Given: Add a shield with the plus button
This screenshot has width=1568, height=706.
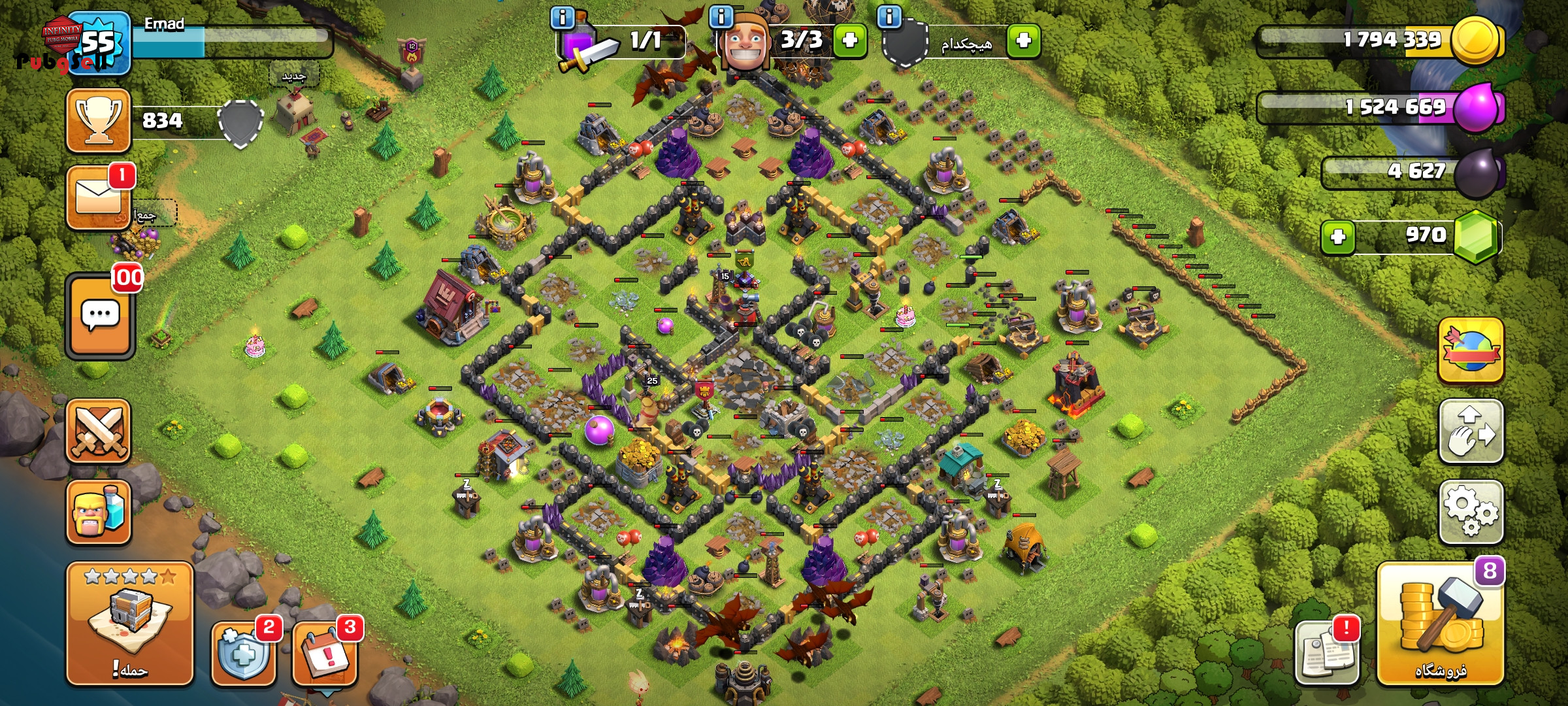Looking at the screenshot, I should pos(1023,41).
